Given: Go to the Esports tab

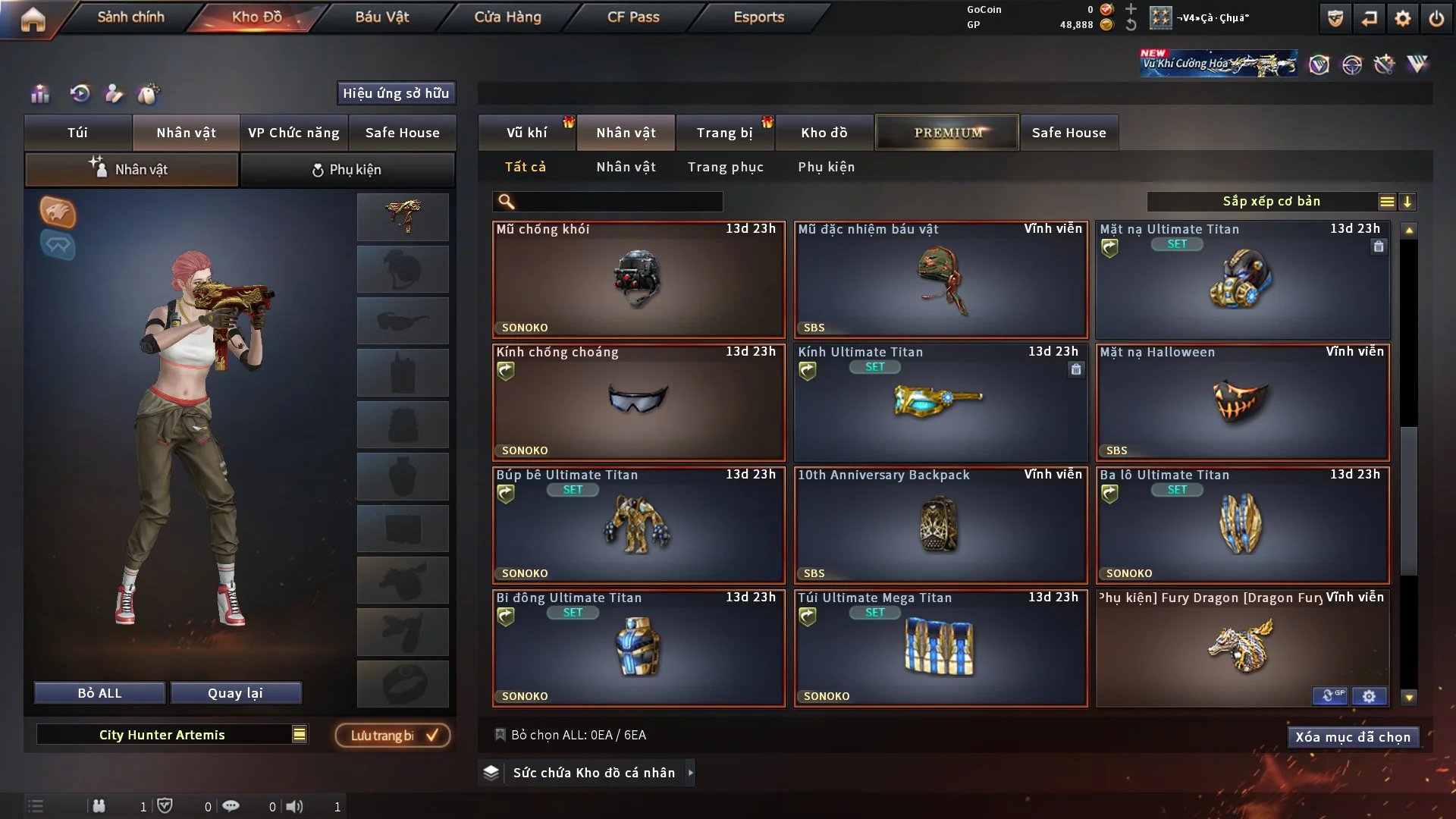Looking at the screenshot, I should [x=758, y=17].
